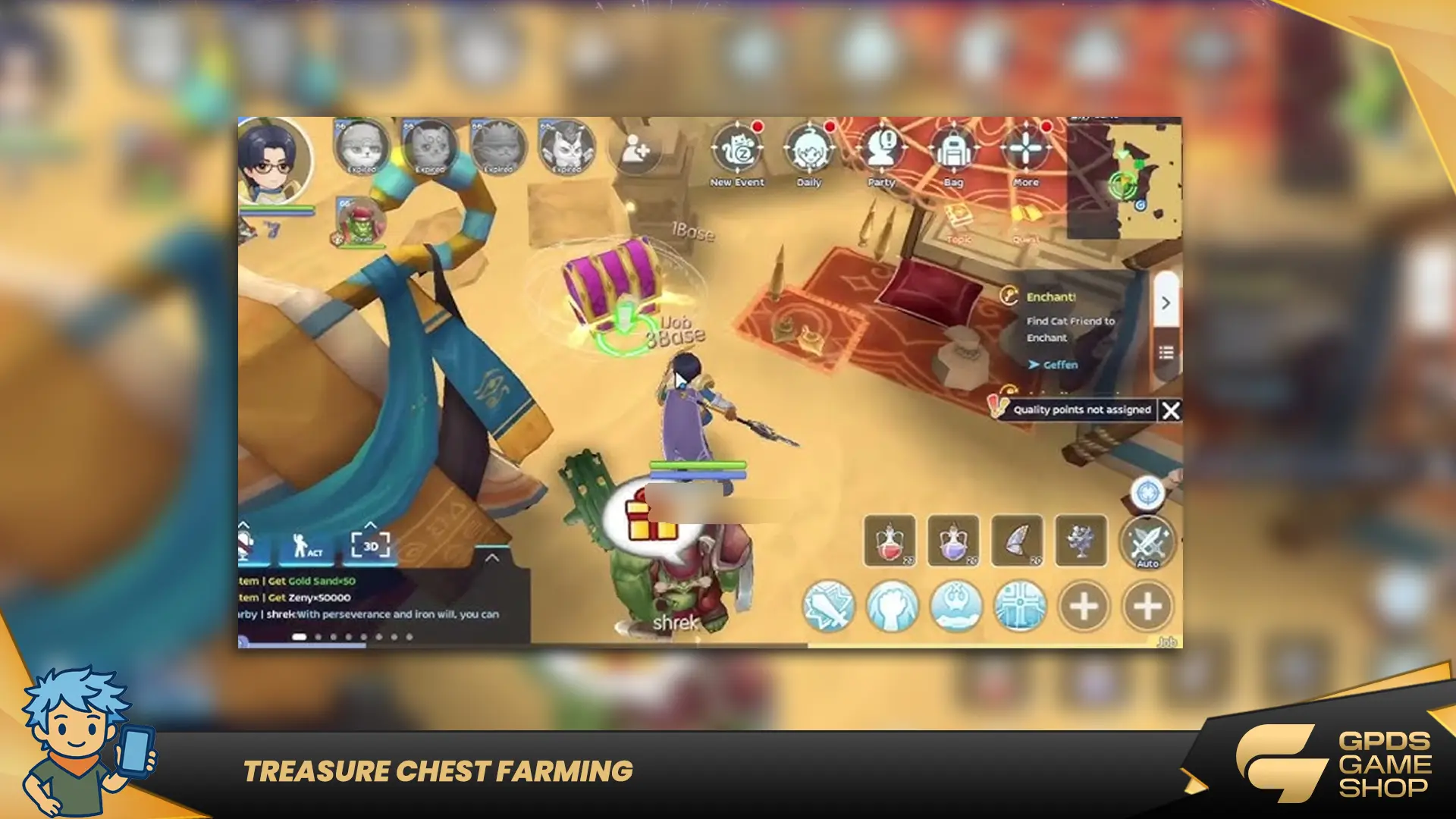Viewport: 1456px width, 819px height.
Task: Click the player character portrait
Action: pos(273,161)
